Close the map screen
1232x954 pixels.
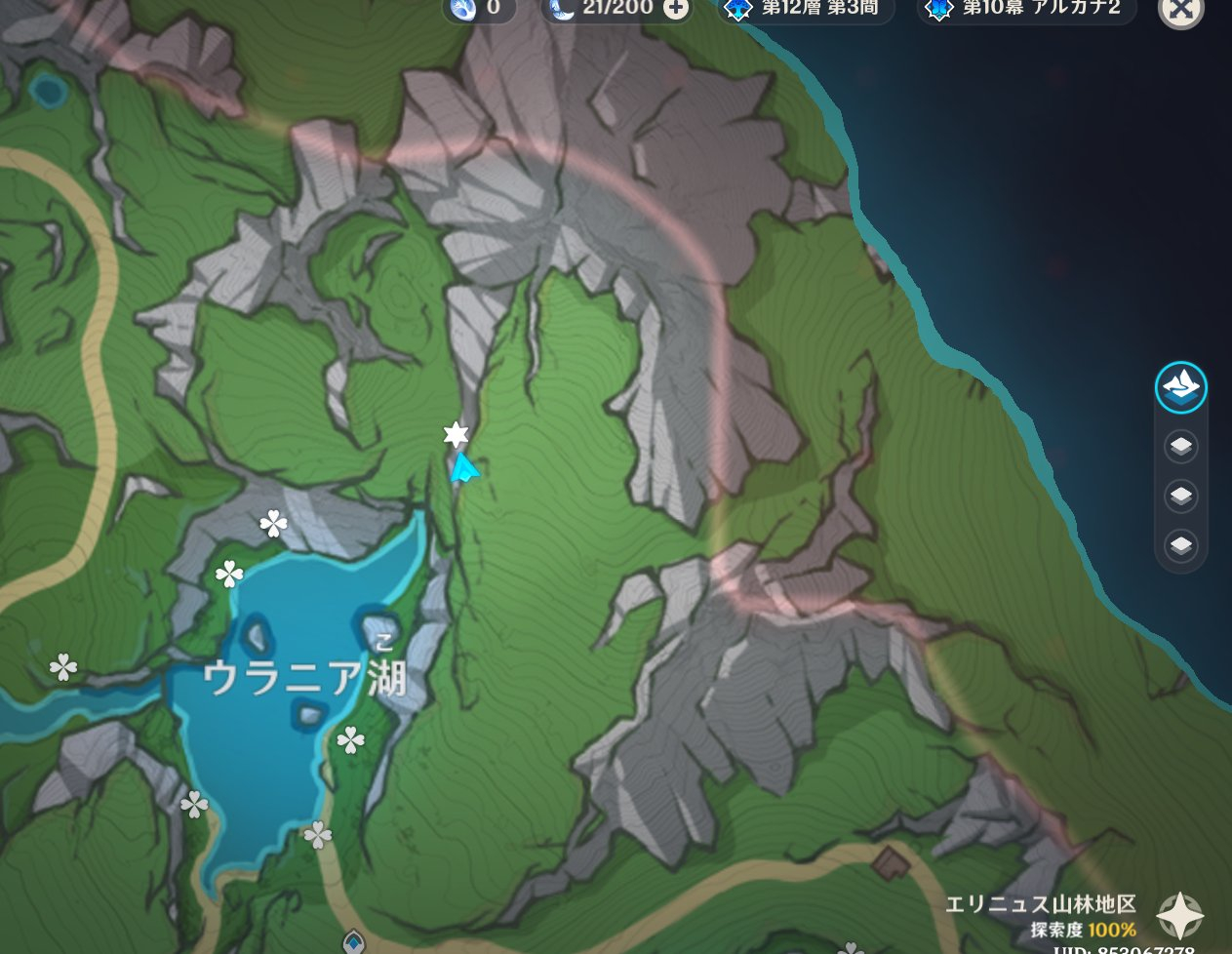click(1180, 10)
